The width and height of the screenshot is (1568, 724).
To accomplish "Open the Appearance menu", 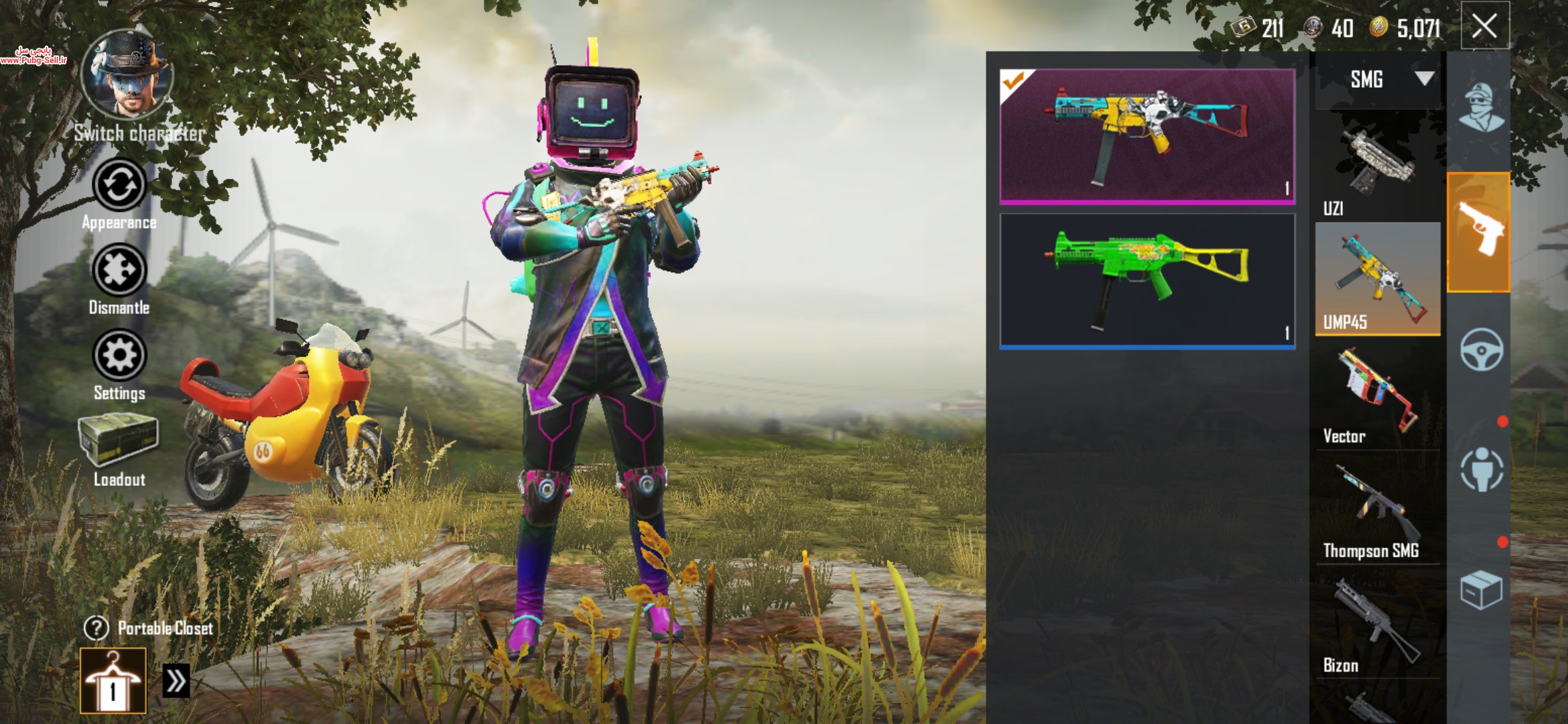I will [x=119, y=185].
